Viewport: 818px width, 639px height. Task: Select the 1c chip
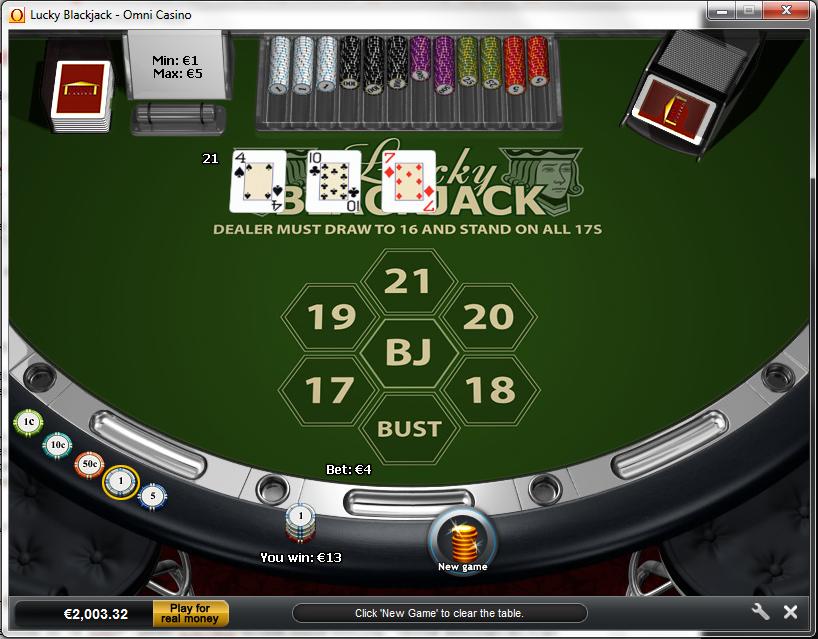point(29,422)
